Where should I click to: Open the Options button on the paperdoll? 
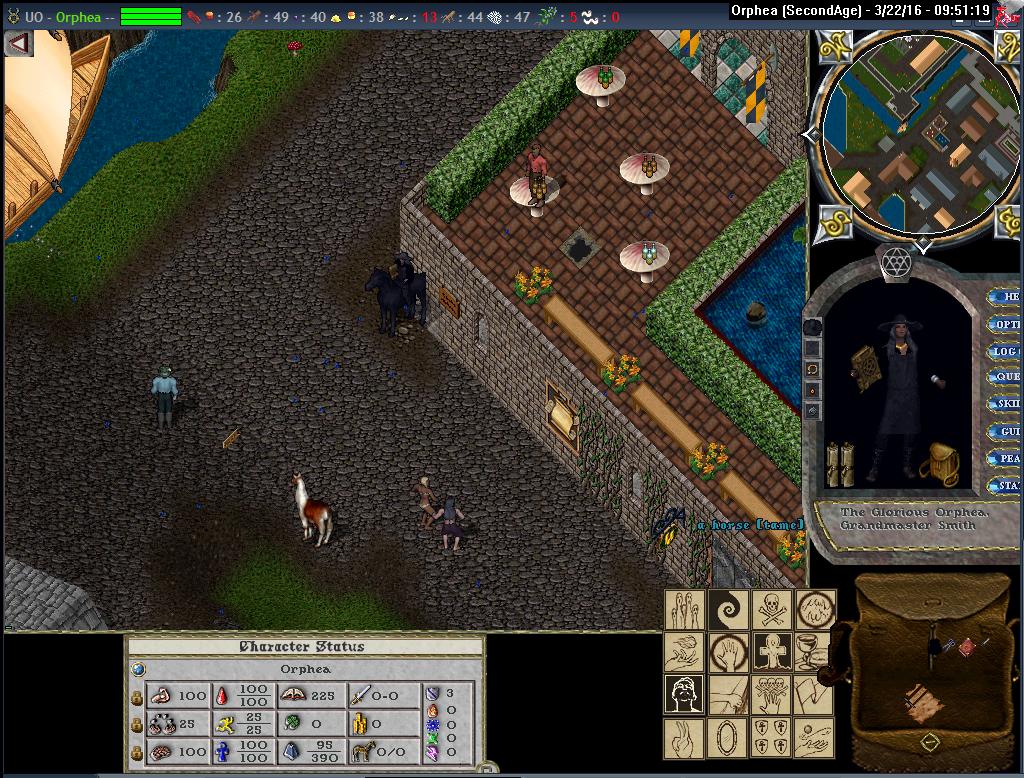coord(1005,324)
